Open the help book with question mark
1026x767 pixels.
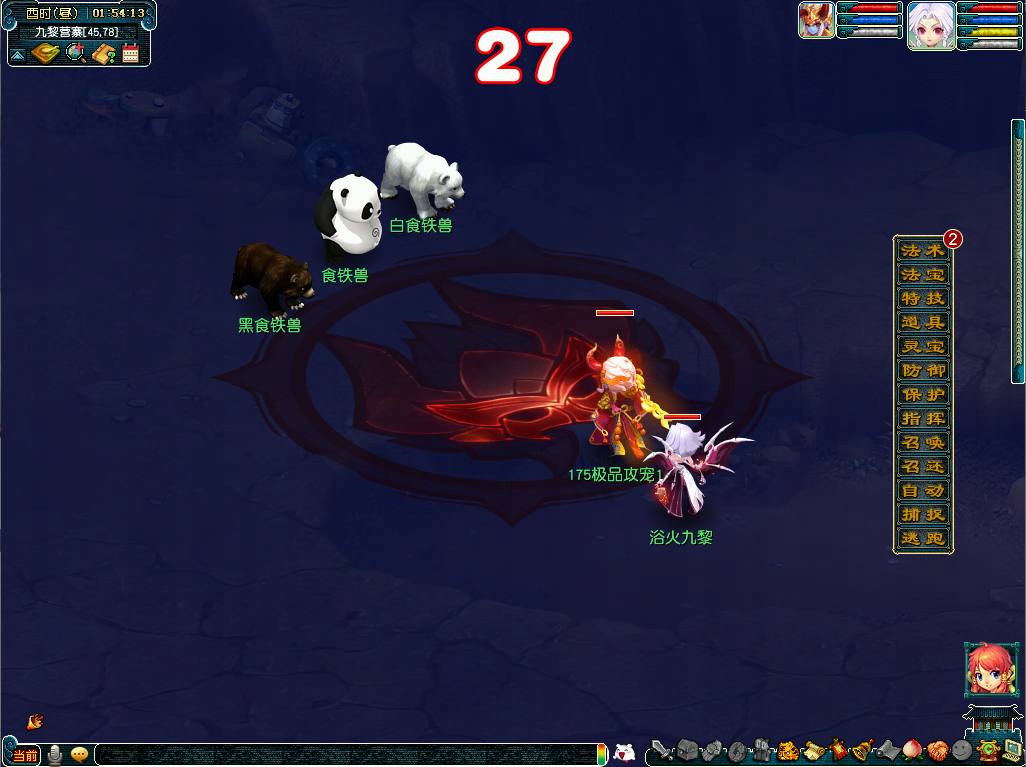tap(103, 53)
